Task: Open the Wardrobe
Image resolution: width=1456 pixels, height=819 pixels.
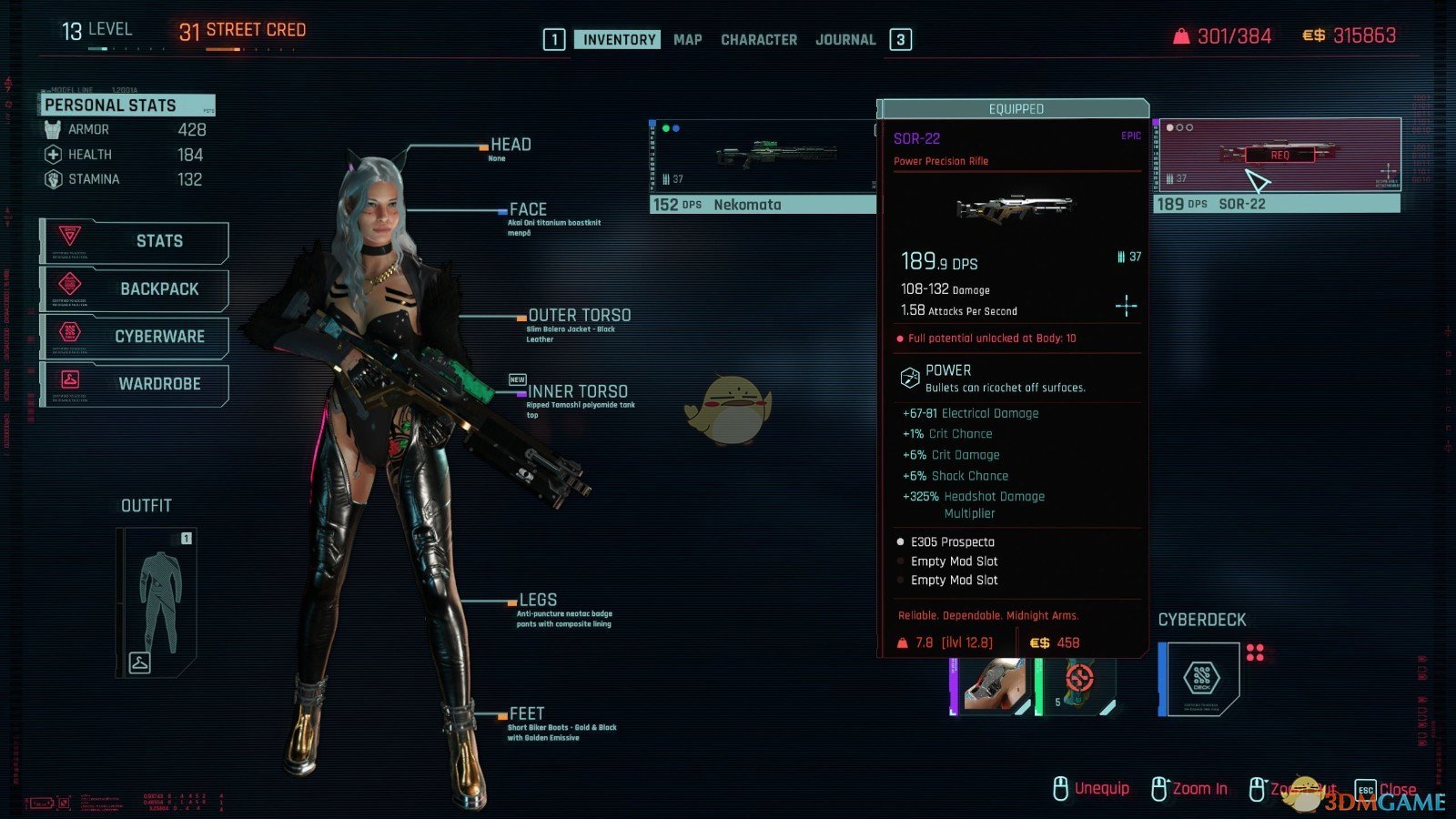Action: (x=136, y=383)
